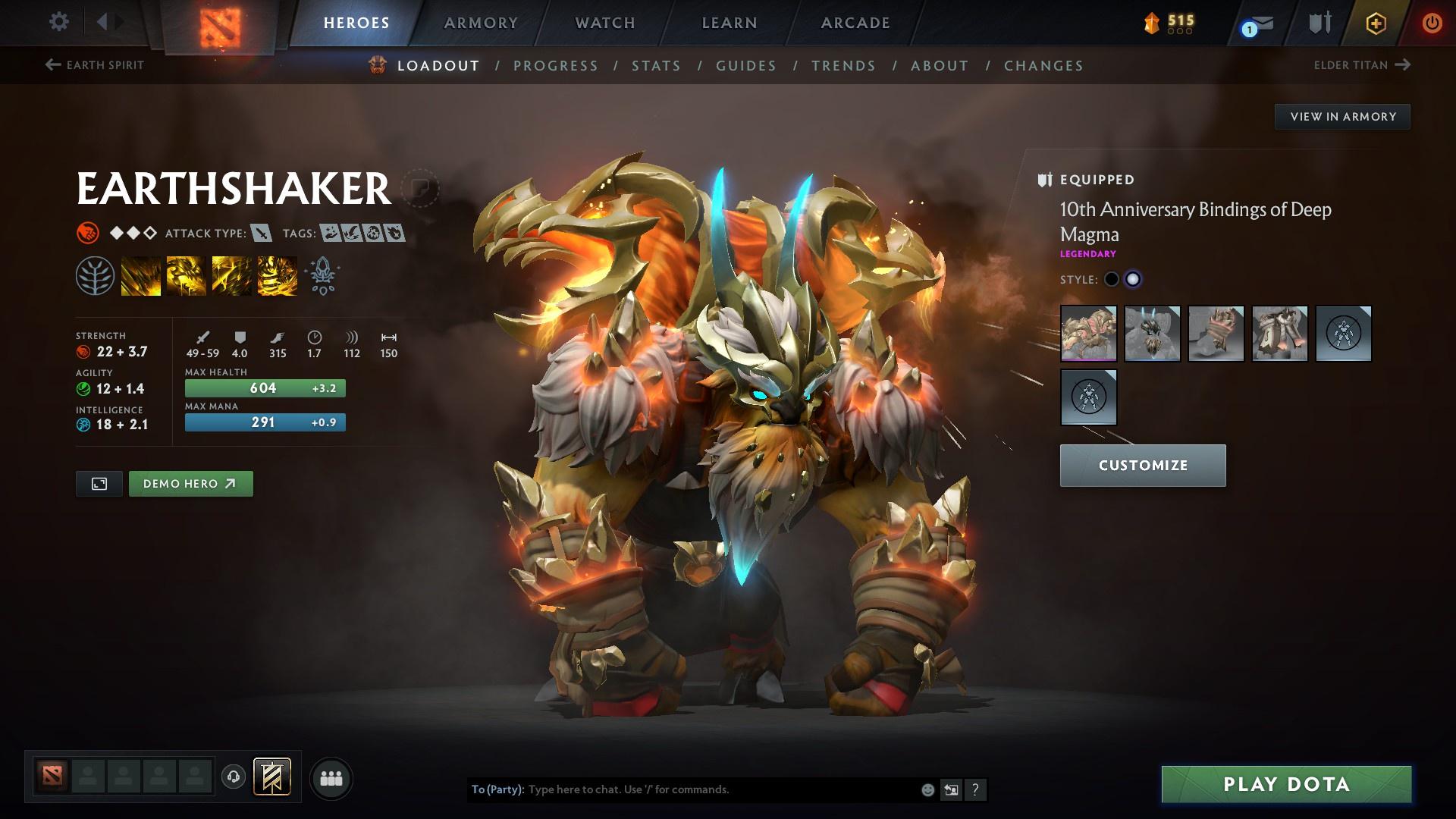Open the STATS section for Earthshaker

pyautogui.click(x=656, y=65)
